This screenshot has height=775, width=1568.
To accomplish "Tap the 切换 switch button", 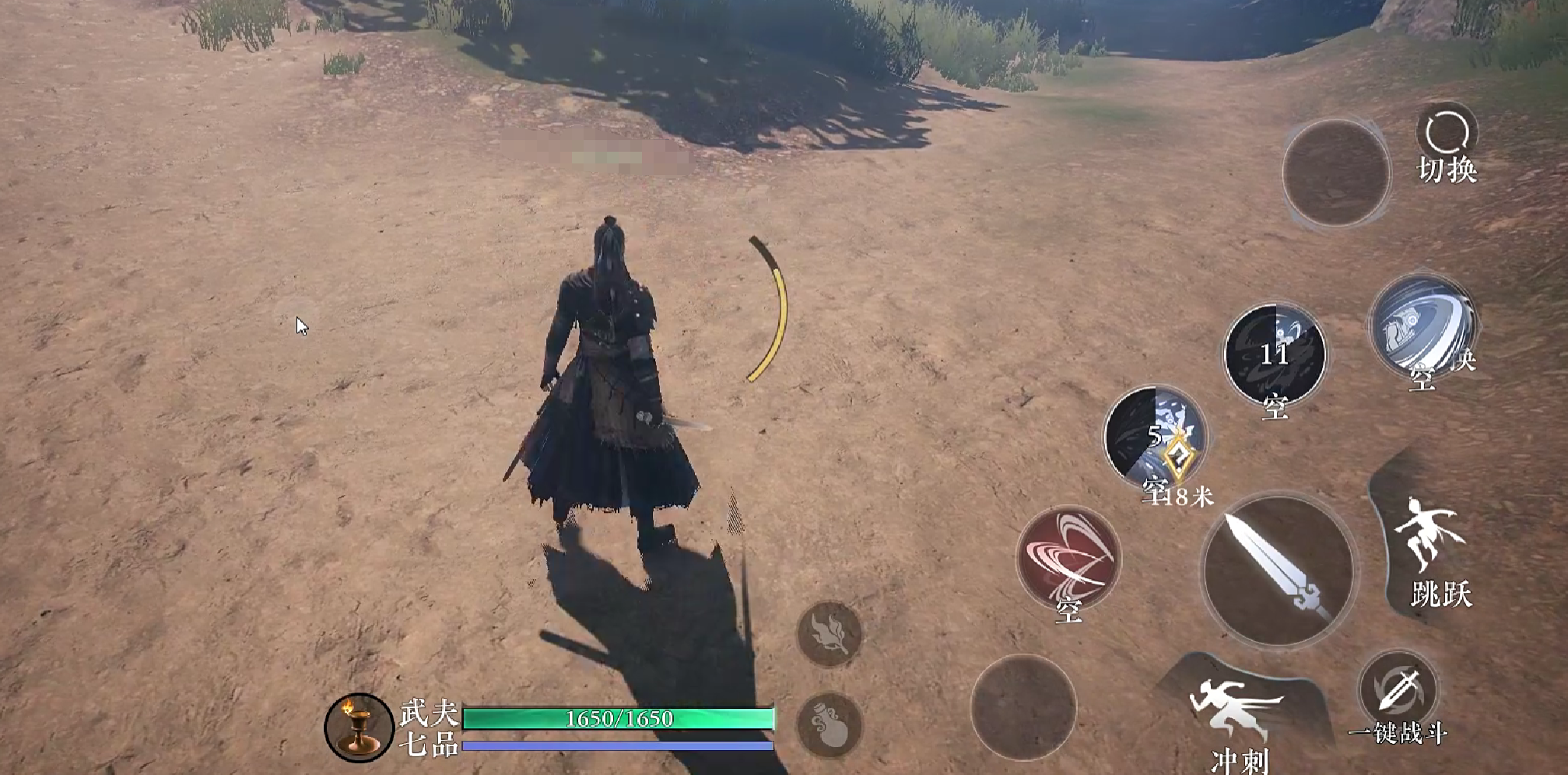I will pos(1447,146).
